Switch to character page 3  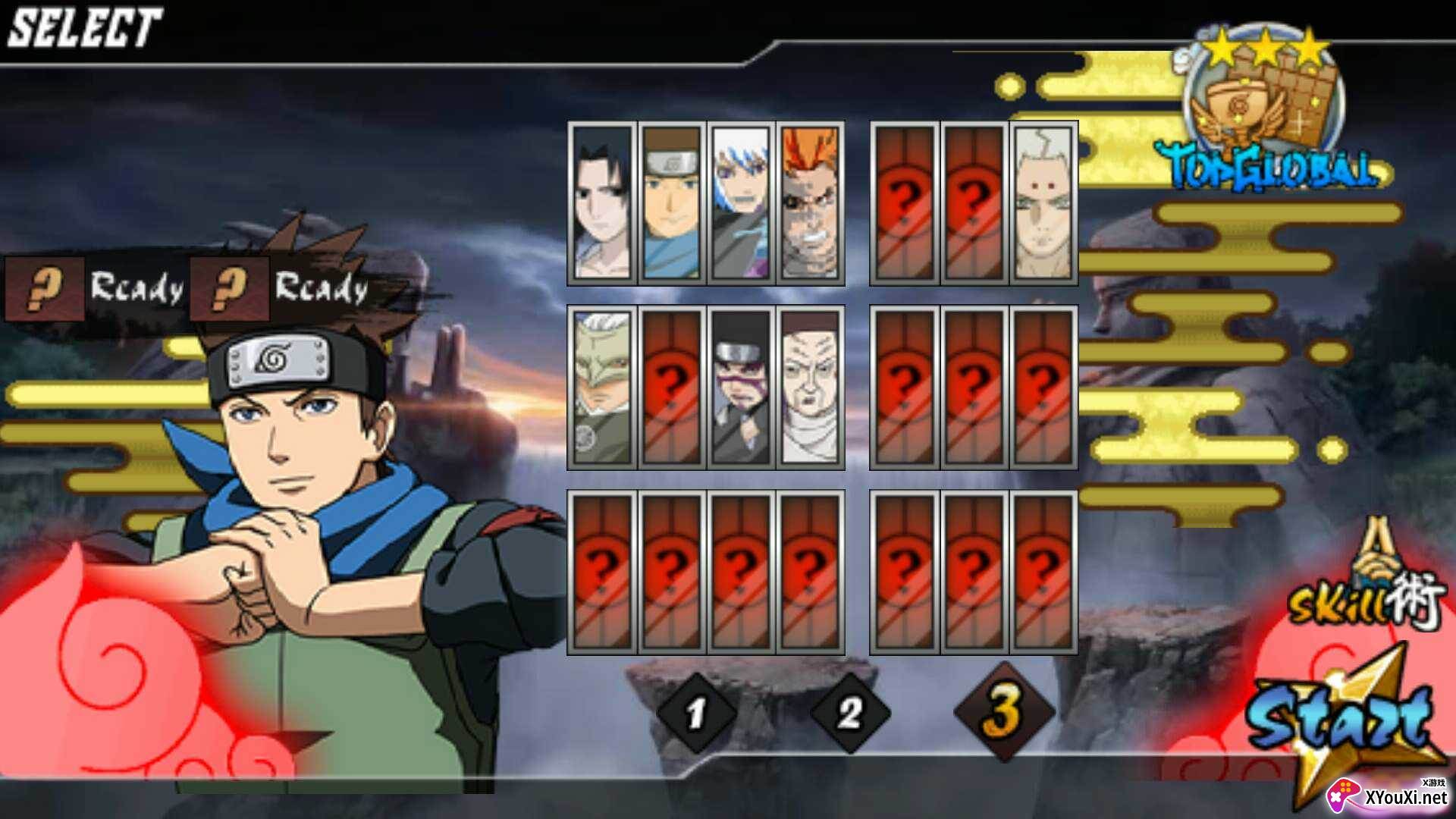pos(1003,712)
